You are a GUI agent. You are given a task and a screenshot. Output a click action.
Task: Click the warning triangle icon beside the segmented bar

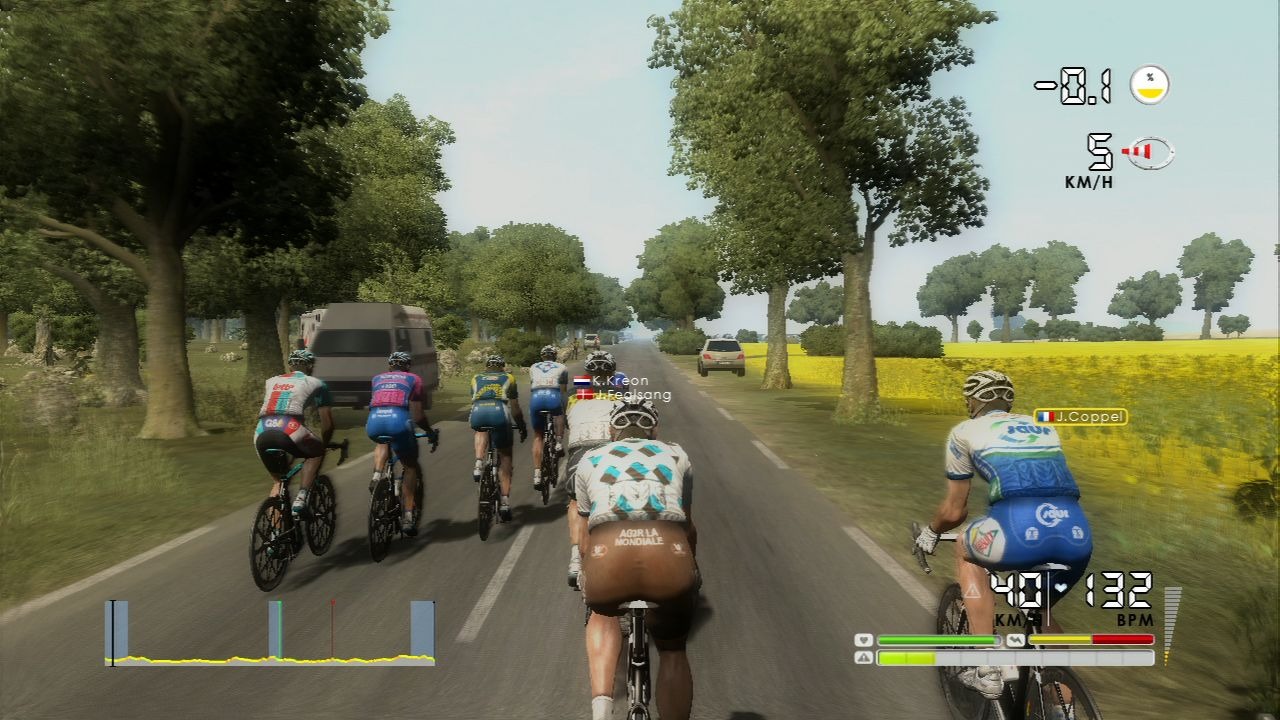864,658
